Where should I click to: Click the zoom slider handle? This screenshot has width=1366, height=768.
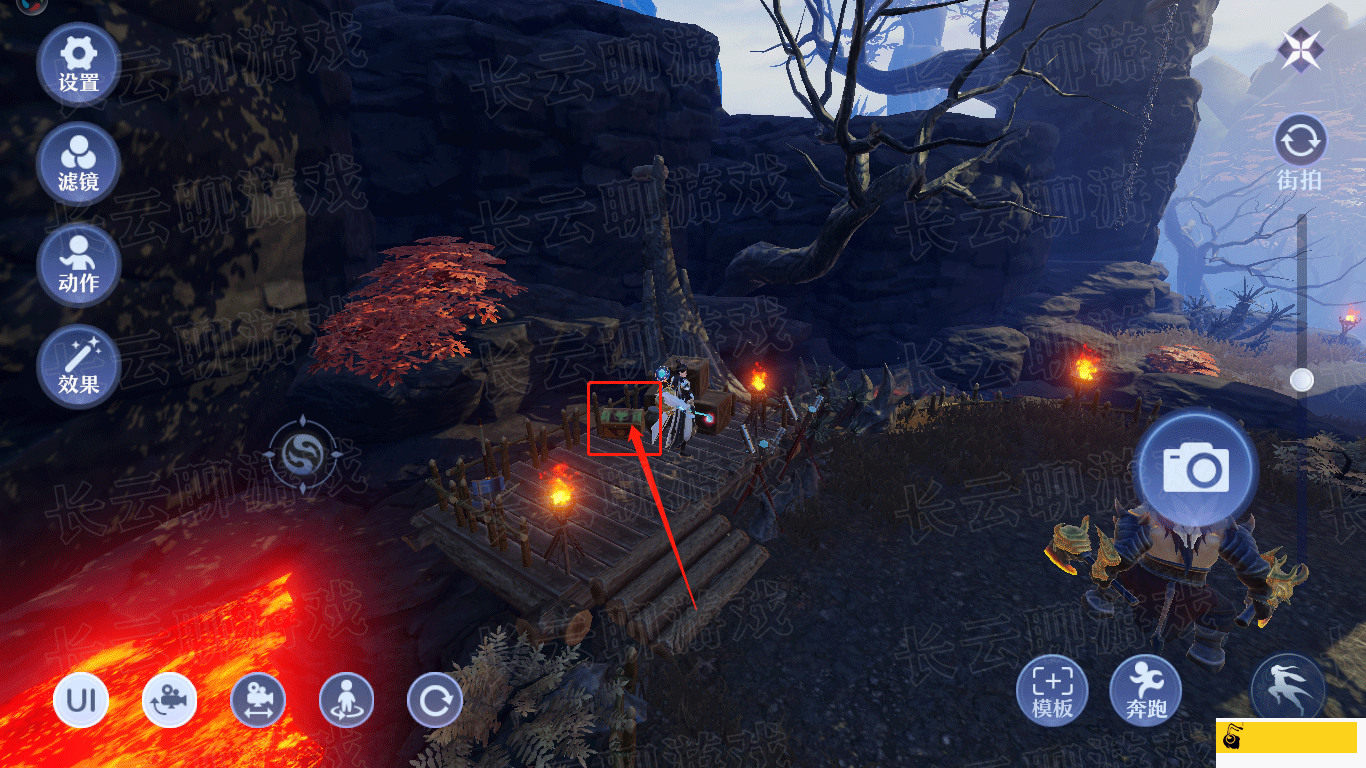(x=1301, y=380)
